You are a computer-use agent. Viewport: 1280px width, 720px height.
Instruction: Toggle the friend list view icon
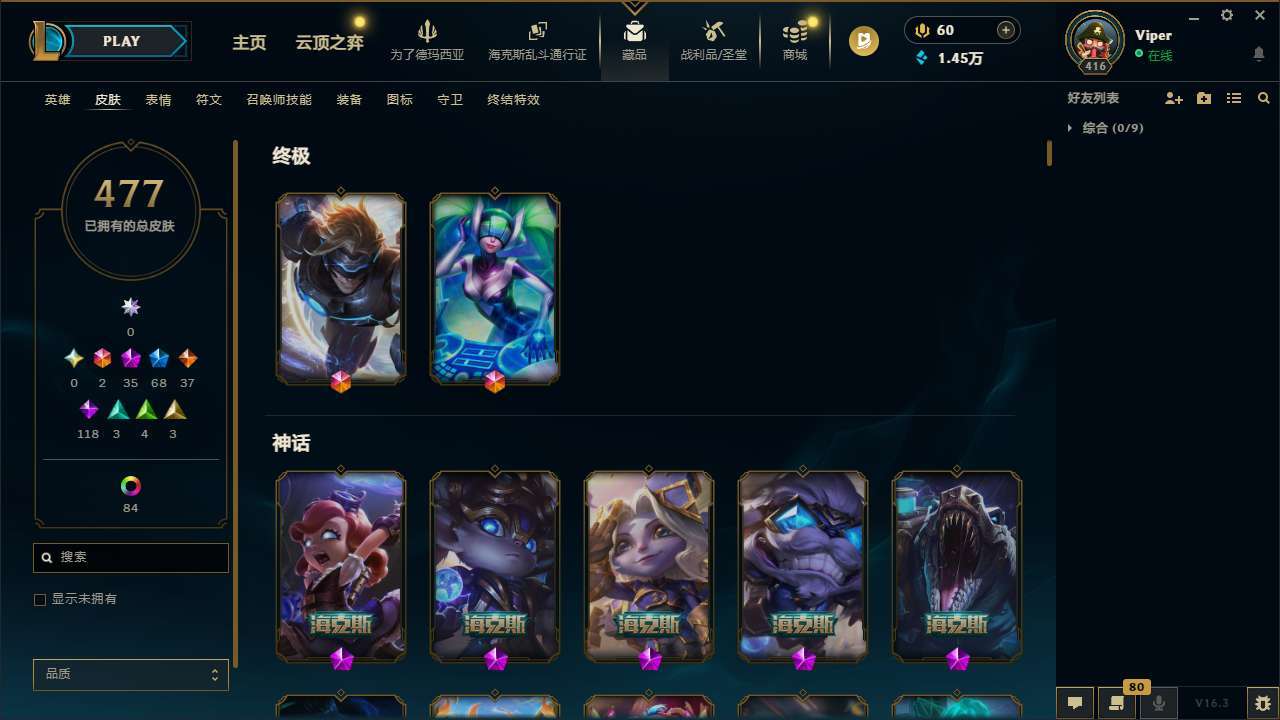(x=1234, y=97)
